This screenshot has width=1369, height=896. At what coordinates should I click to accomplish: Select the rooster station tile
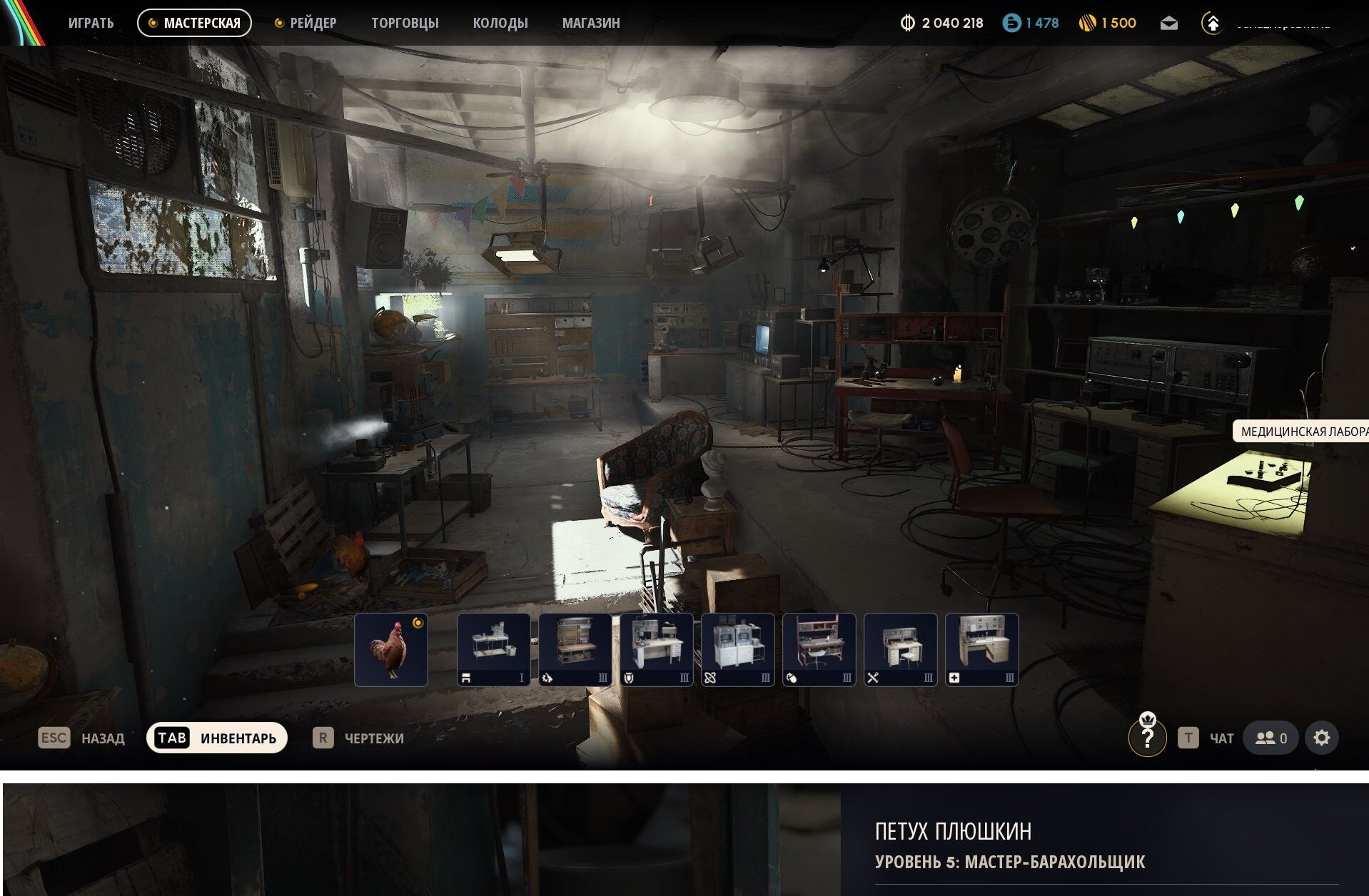(391, 649)
